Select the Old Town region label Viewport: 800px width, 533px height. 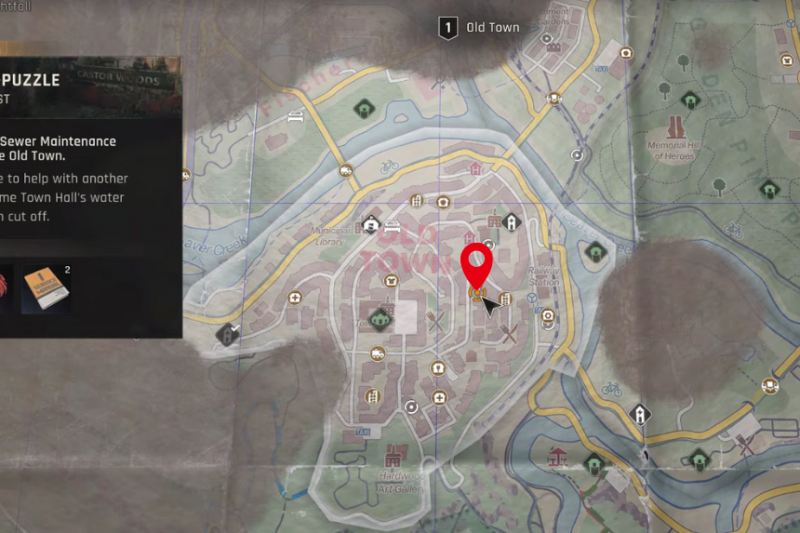[481, 28]
